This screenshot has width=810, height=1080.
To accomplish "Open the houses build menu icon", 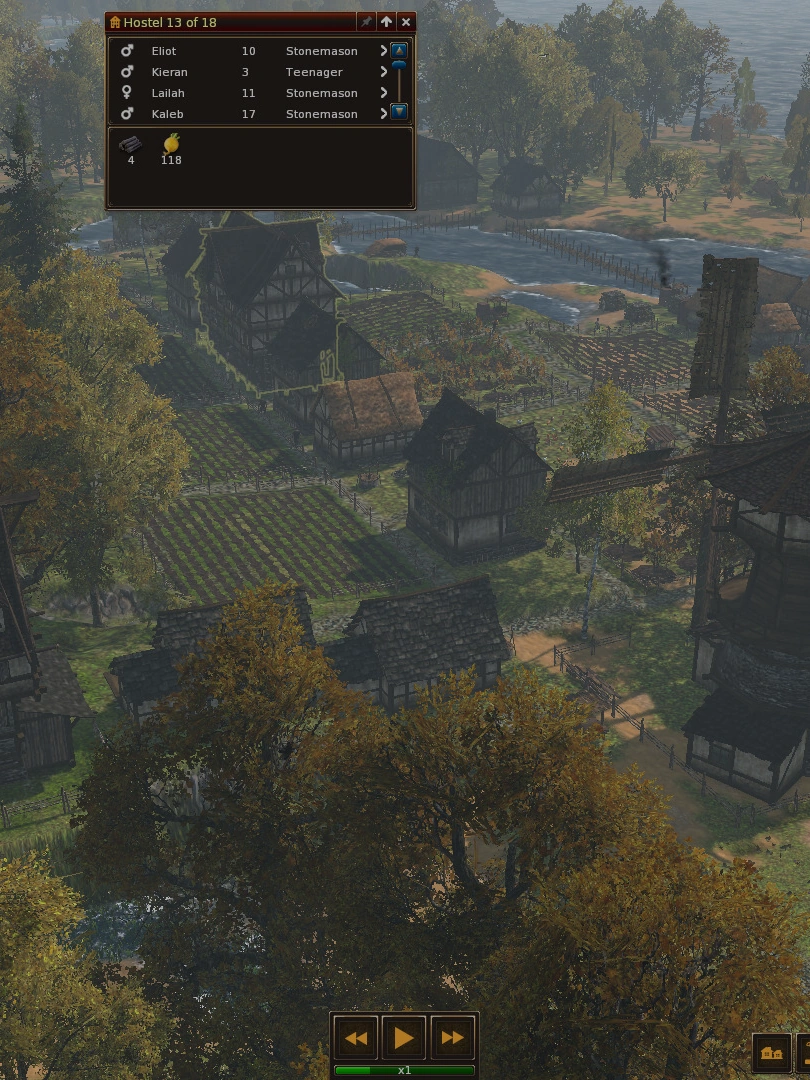I will (771, 1053).
